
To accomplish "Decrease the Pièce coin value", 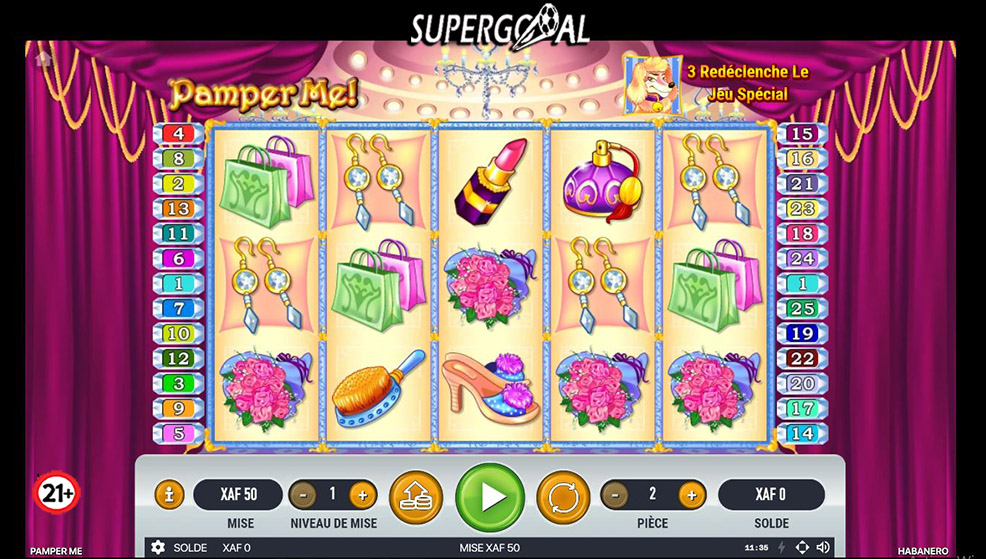I will point(615,494).
